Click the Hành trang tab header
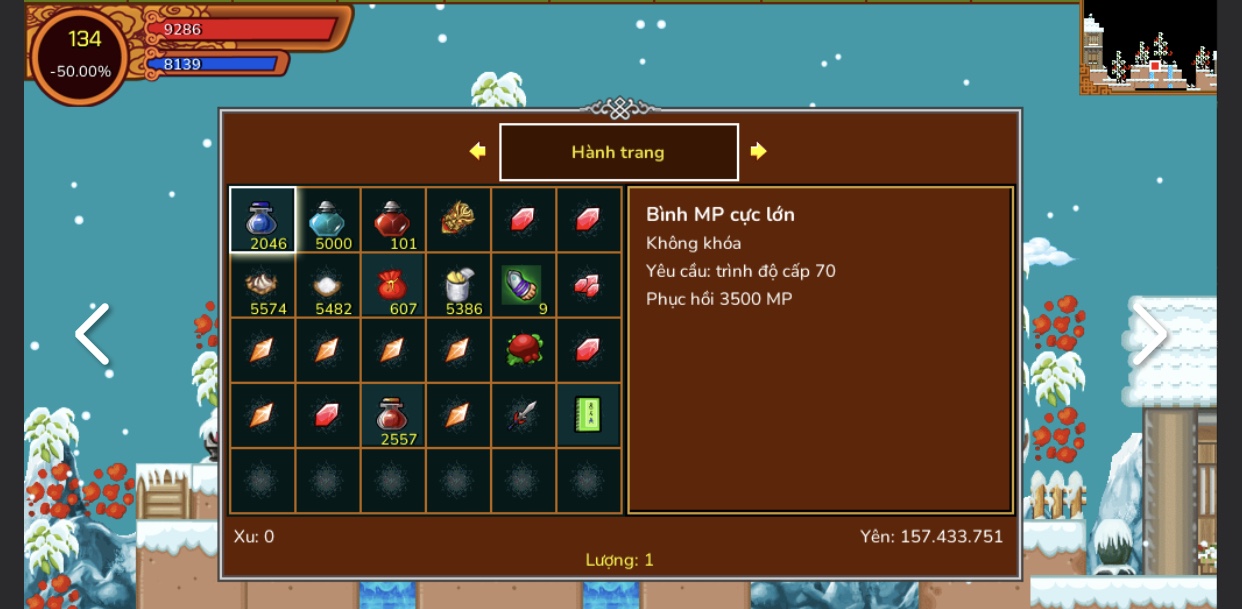 click(618, 152)
